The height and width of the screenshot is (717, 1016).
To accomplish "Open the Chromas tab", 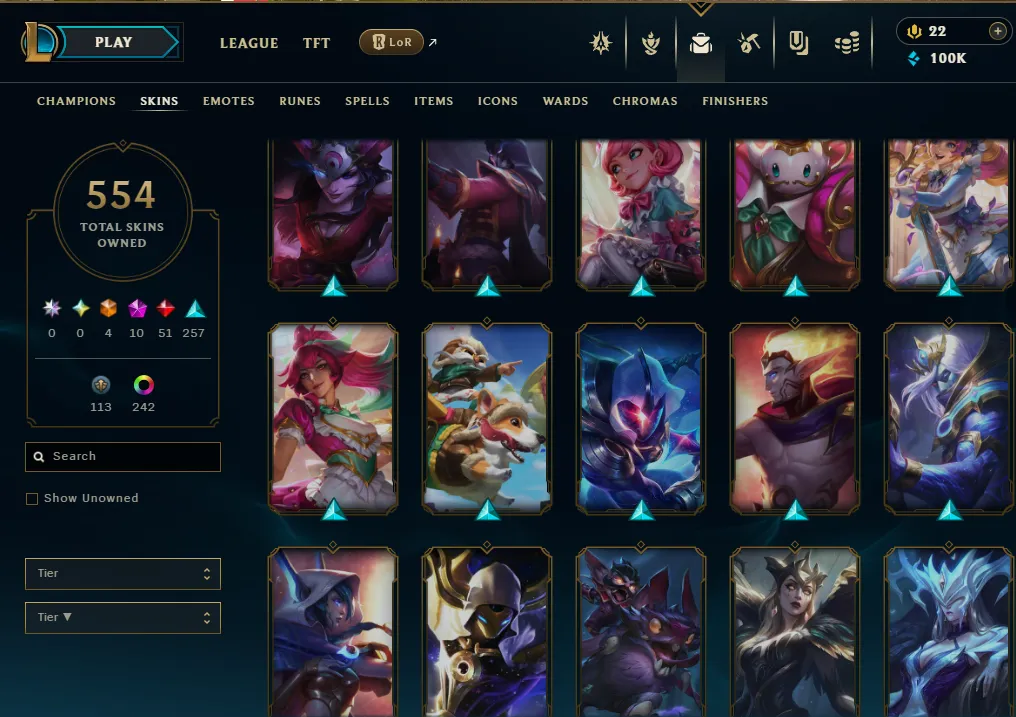I will tap(645, 101).
